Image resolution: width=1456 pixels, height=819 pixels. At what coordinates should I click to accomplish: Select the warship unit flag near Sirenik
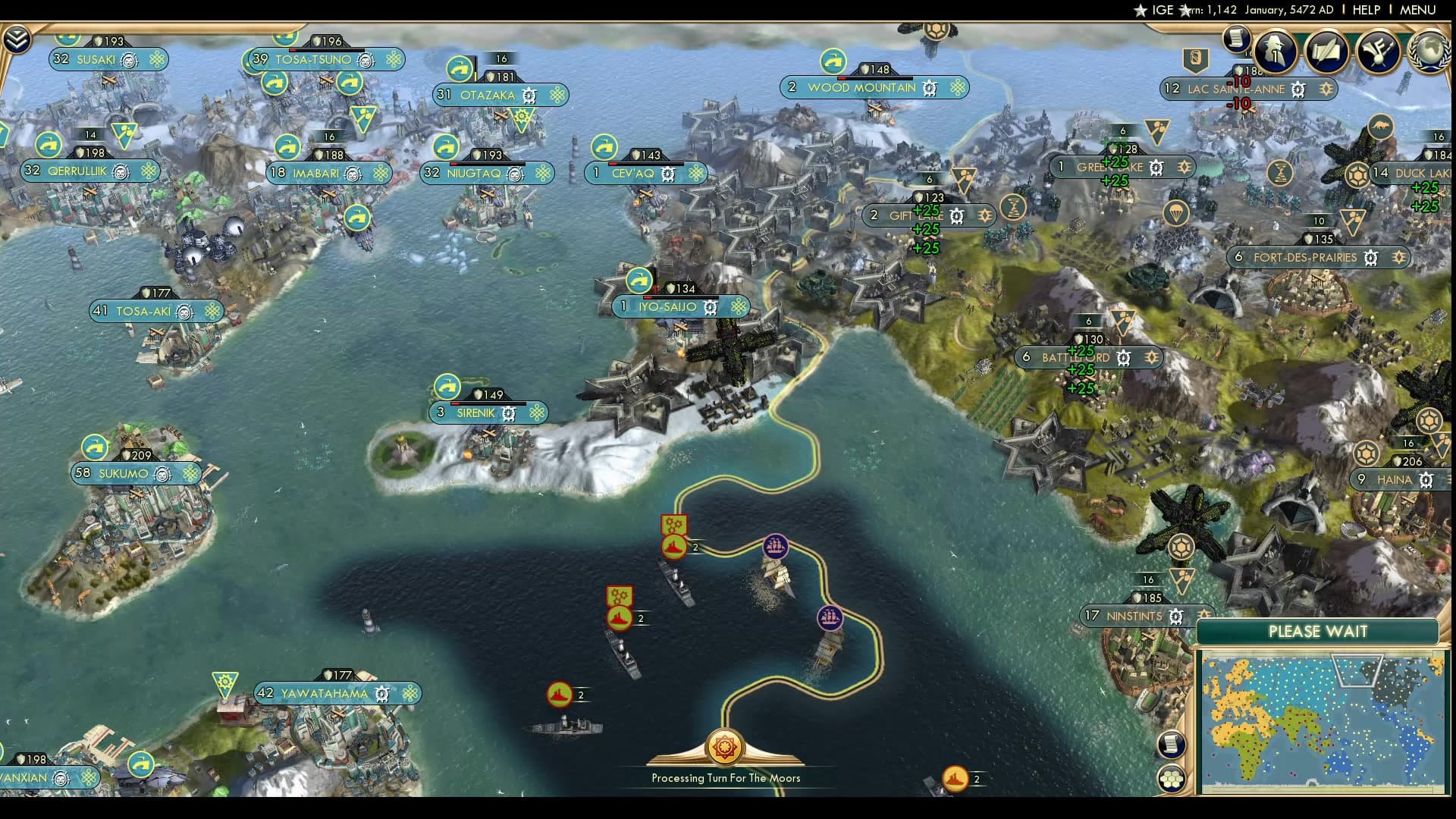[x=673, y=546]
